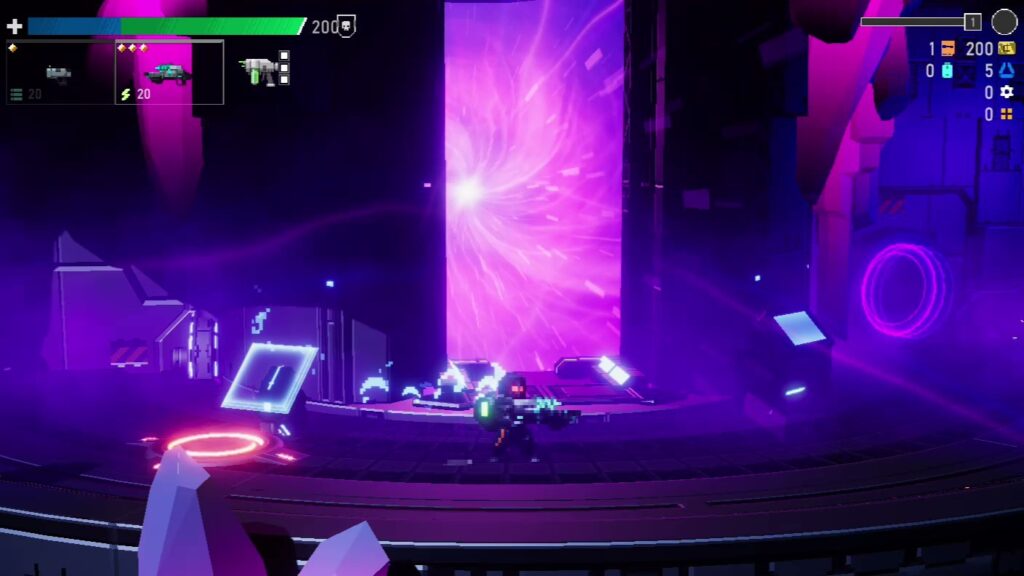Click the cyan battery resource icon

tap(946, 71)
